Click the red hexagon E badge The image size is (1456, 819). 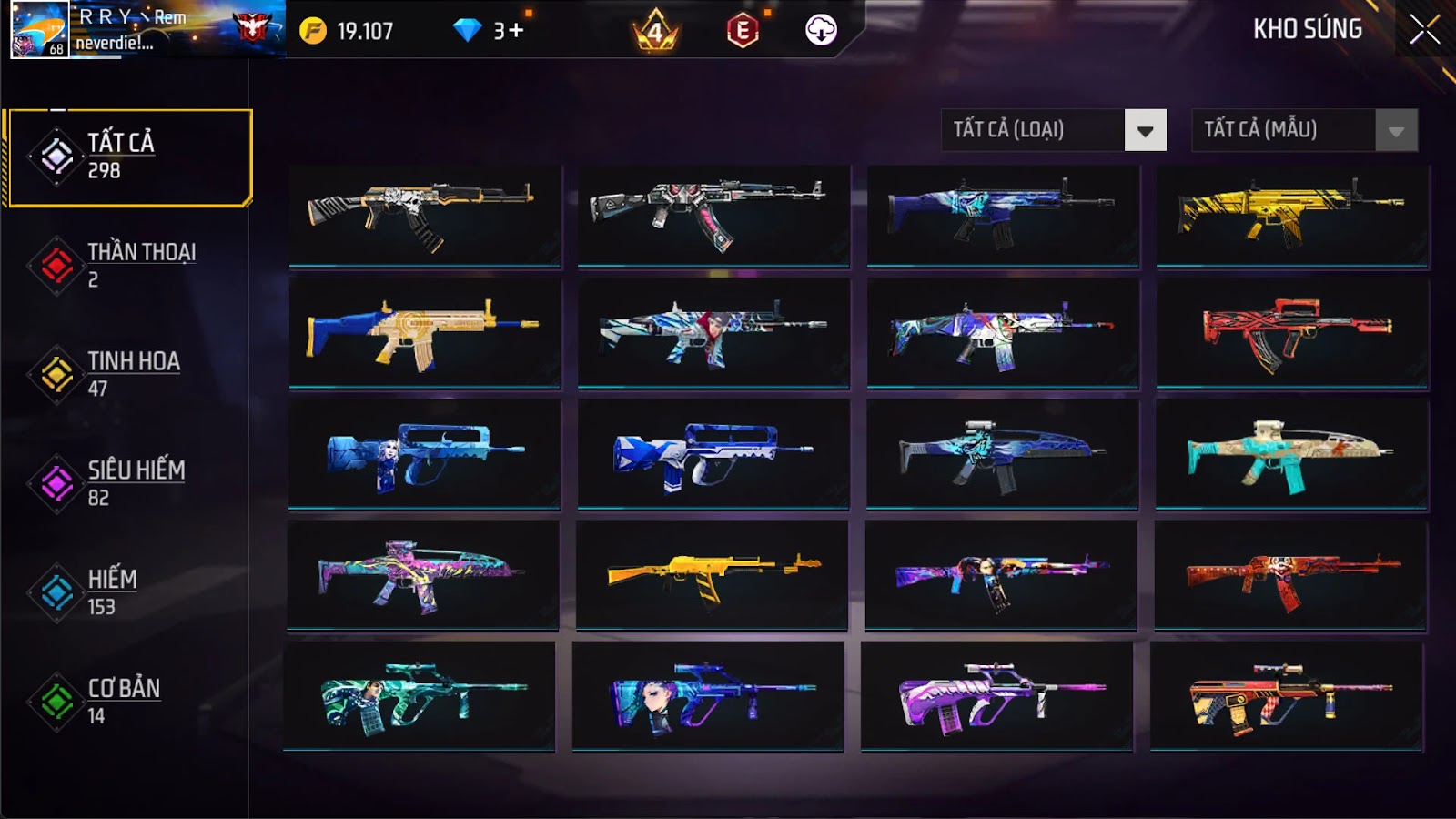(x=743, y=31)
